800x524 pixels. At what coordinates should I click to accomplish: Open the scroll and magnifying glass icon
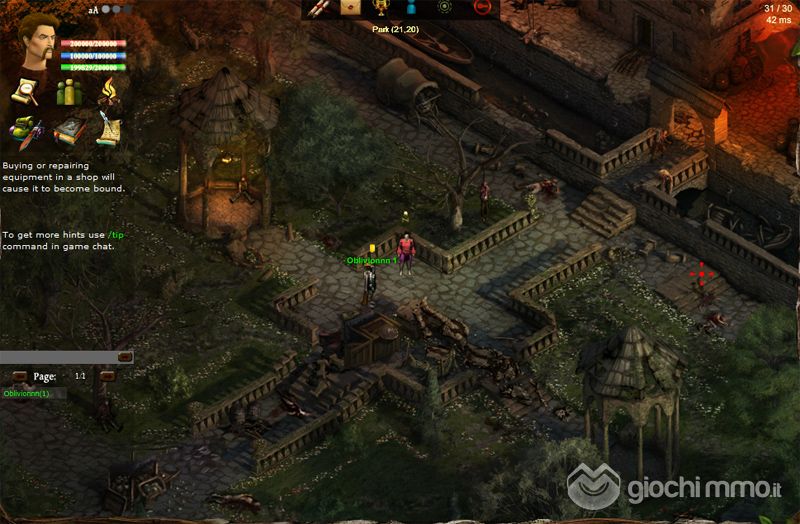25,93
